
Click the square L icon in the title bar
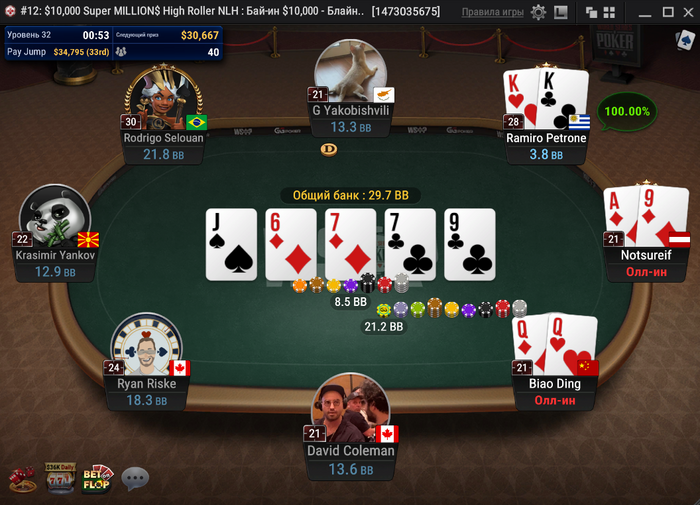[561, 12]
